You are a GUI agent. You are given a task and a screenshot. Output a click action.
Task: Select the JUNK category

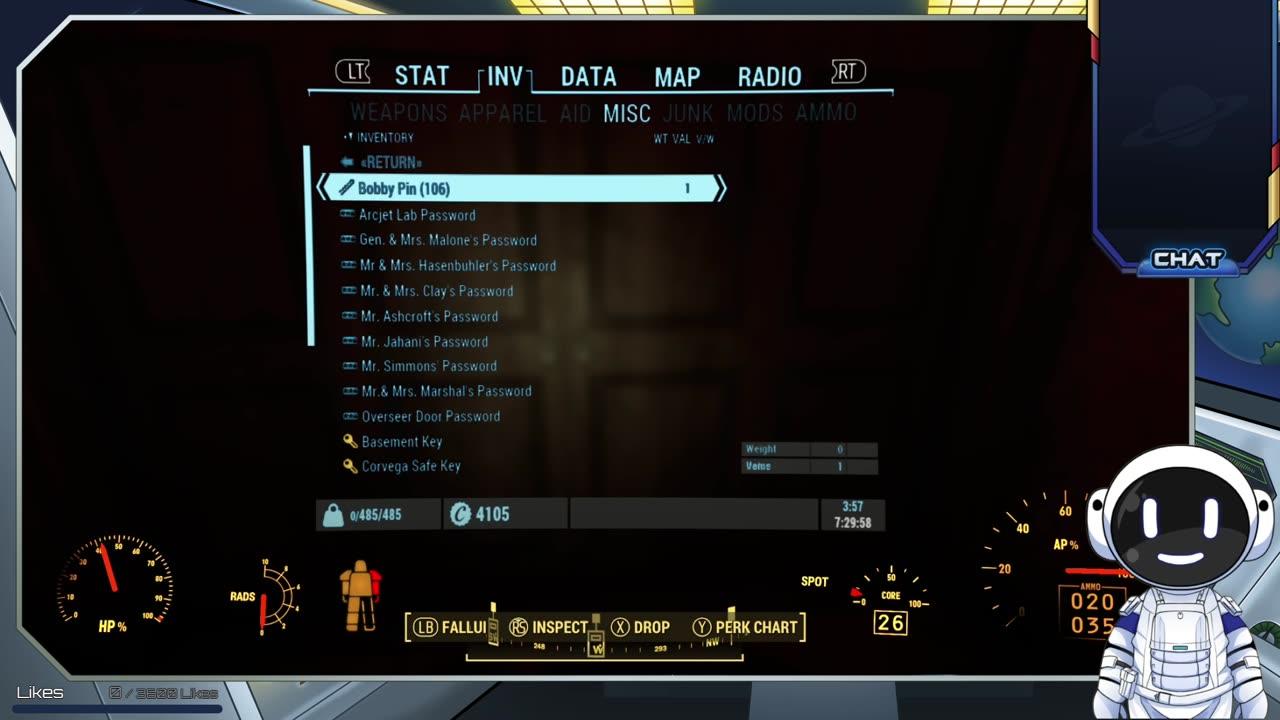click(x=689, y=114)
